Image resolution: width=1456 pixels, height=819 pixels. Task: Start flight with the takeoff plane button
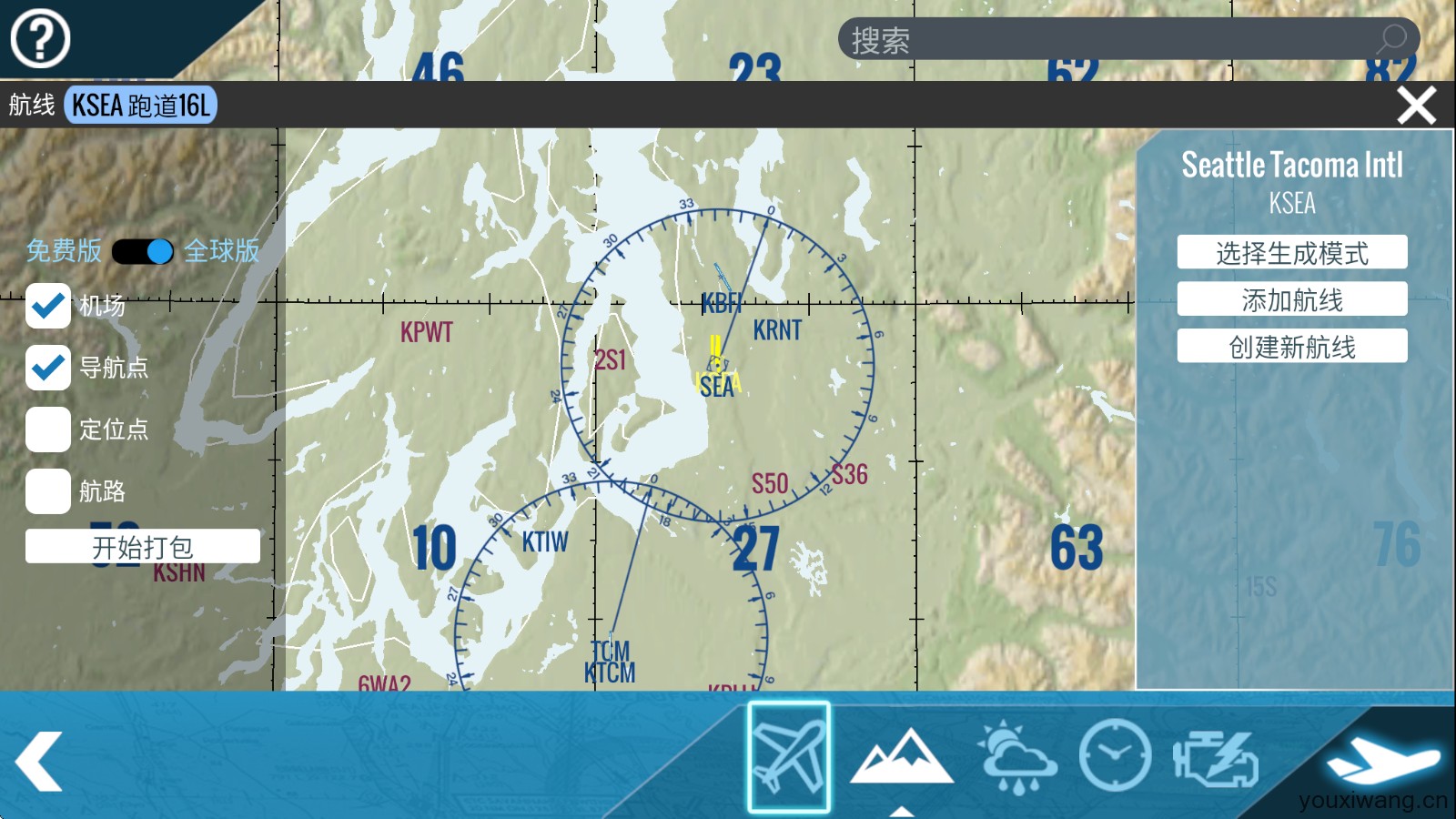1382,759
